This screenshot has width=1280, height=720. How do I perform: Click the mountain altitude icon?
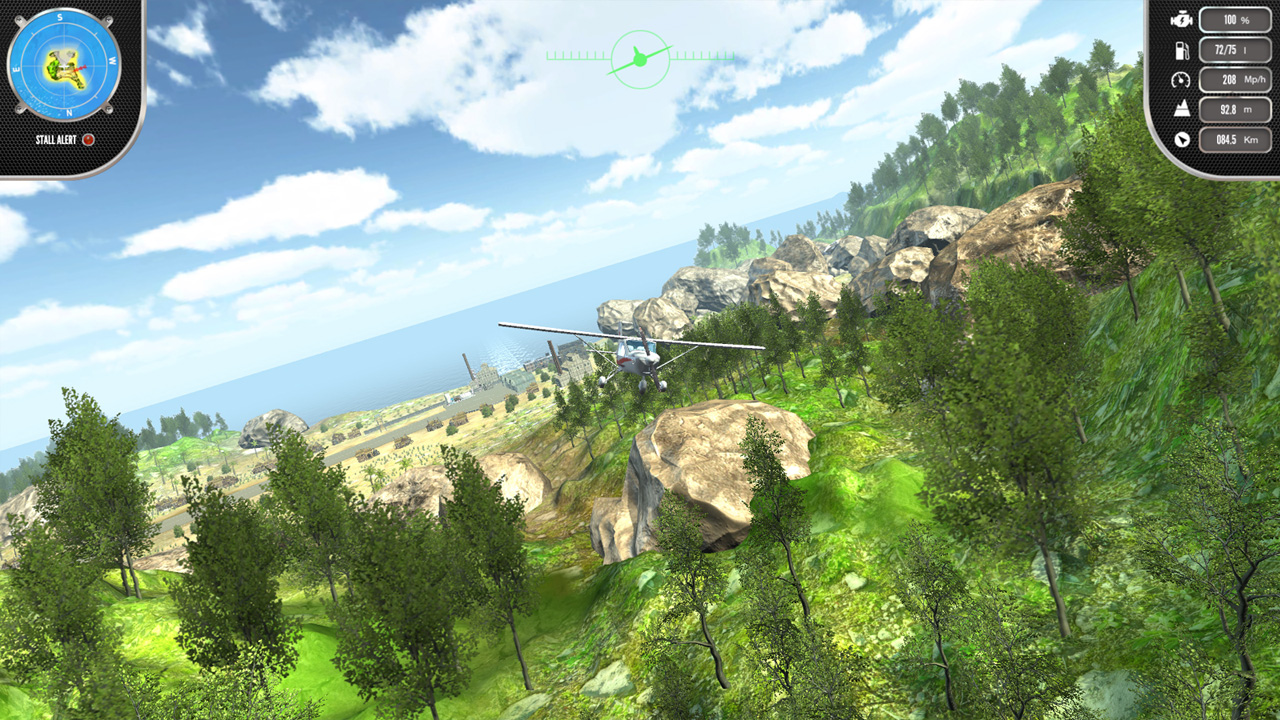coord(1182,108)
